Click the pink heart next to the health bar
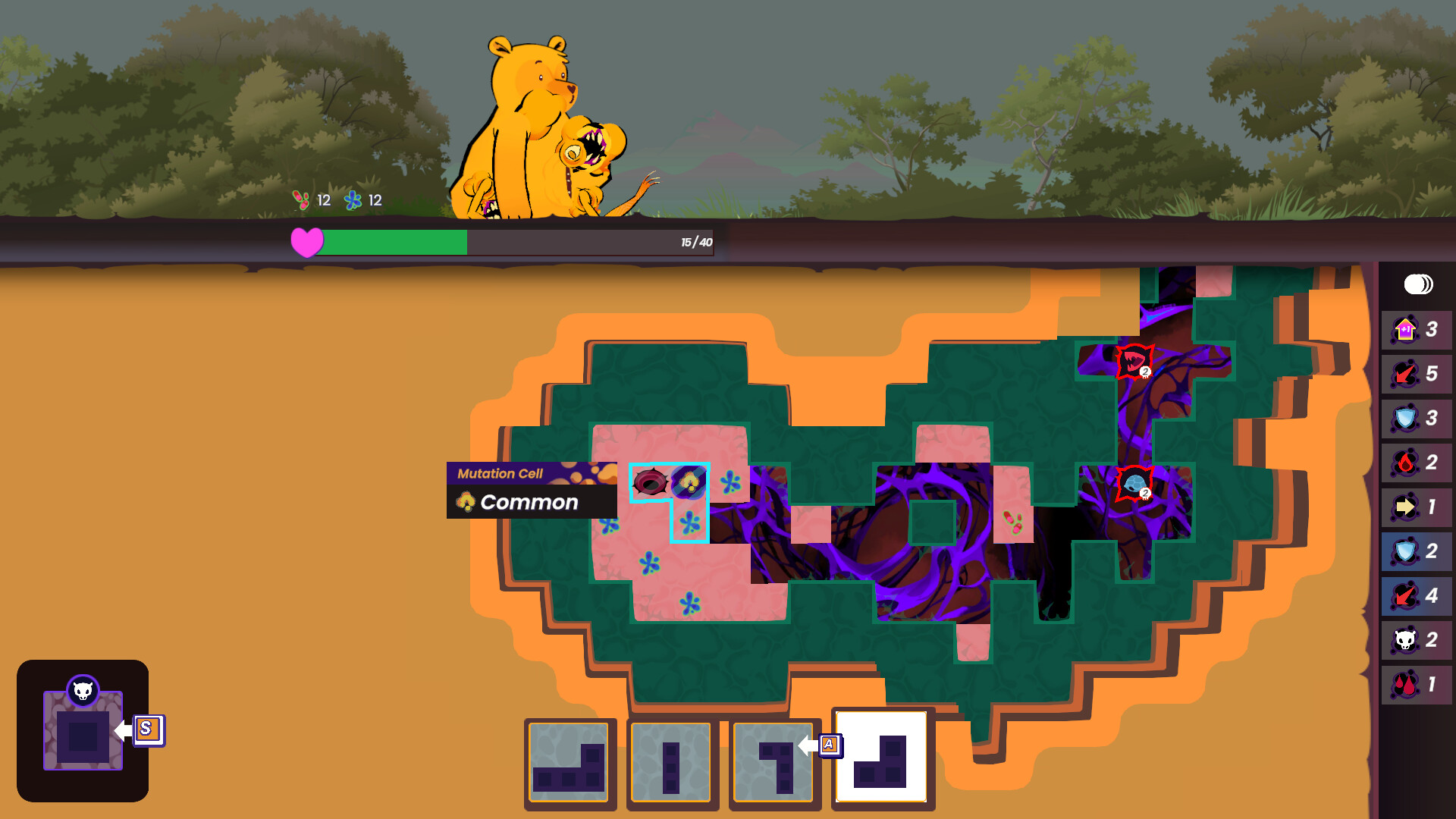The height and width of the screenshot is (819, 1456). [x=306, y=243]
